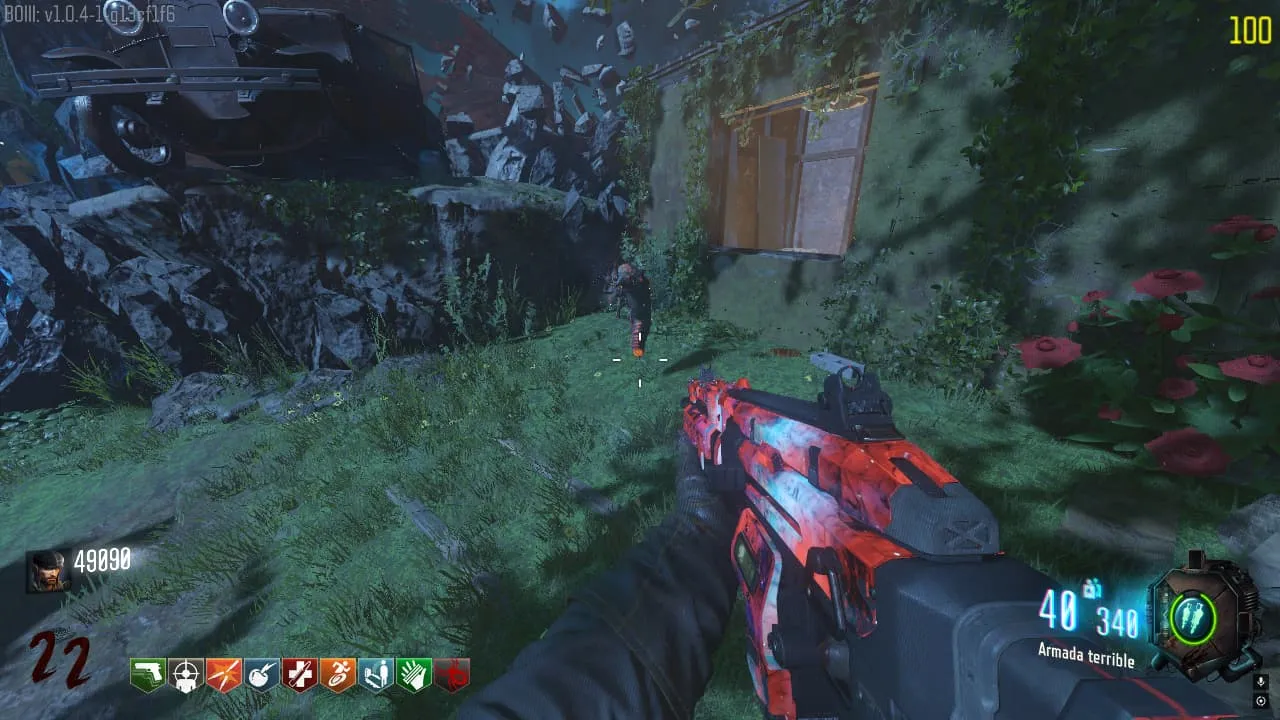Click the Deadshot Daiquiri crosshair perk icon
1280x720 pixels.
(x=185, y=675)
